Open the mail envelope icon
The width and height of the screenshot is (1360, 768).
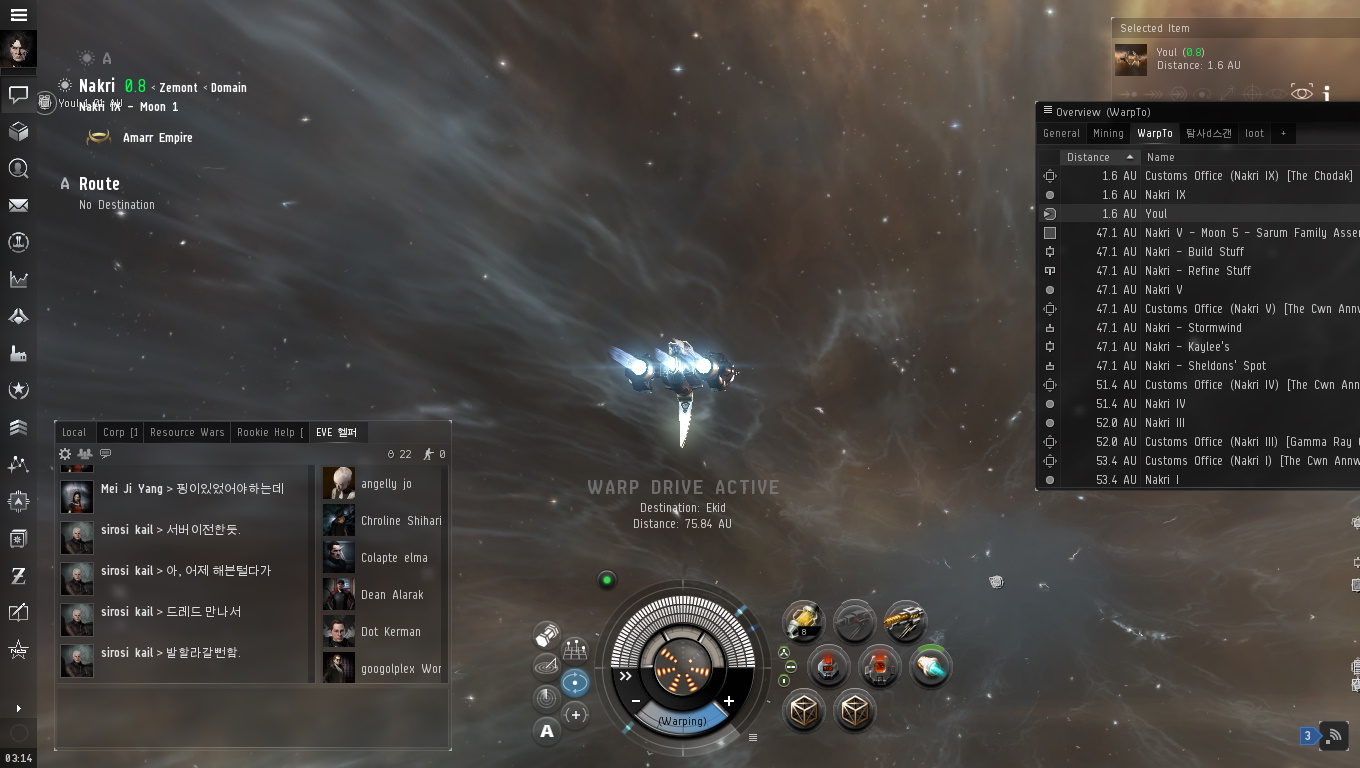tap(18, 205)
